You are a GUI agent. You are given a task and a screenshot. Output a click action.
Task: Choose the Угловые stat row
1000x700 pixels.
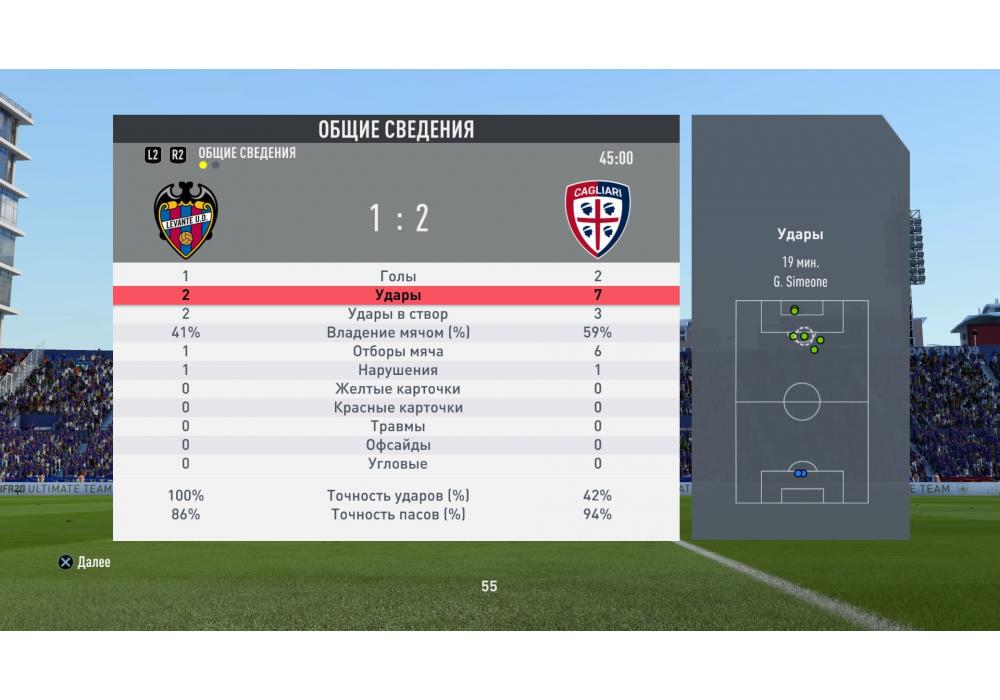398,464
